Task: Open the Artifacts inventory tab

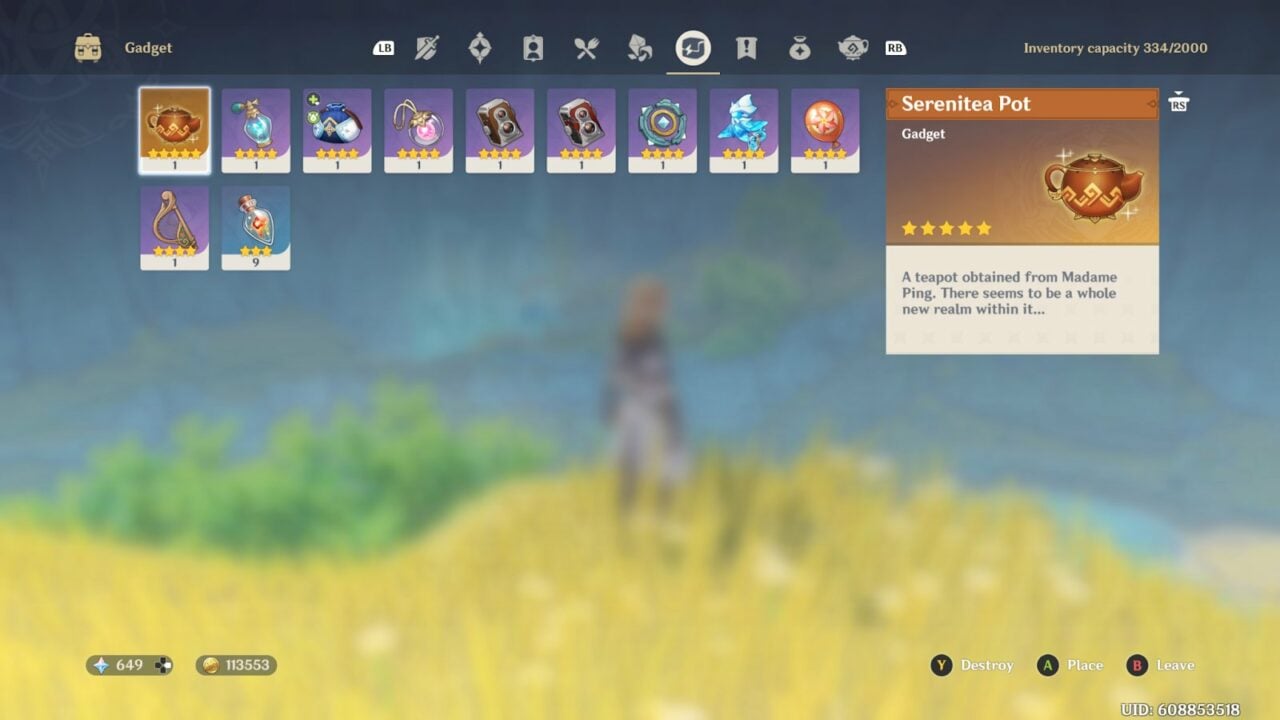Action: (x=480, y=48)
